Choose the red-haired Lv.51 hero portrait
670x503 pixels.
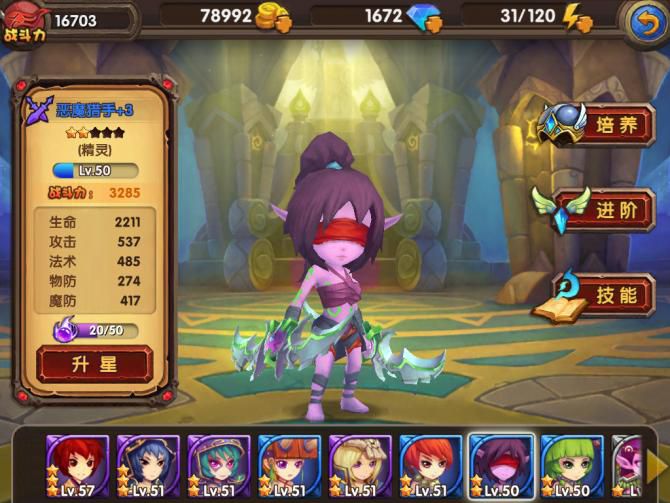coord(430,465)
